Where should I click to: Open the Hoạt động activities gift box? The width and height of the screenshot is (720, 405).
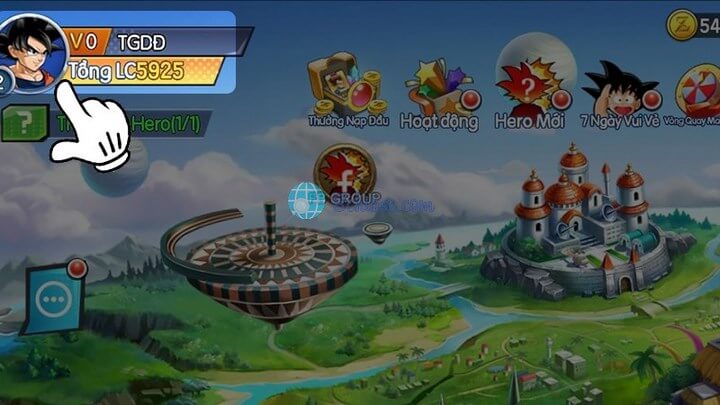[x=438, y=87]
